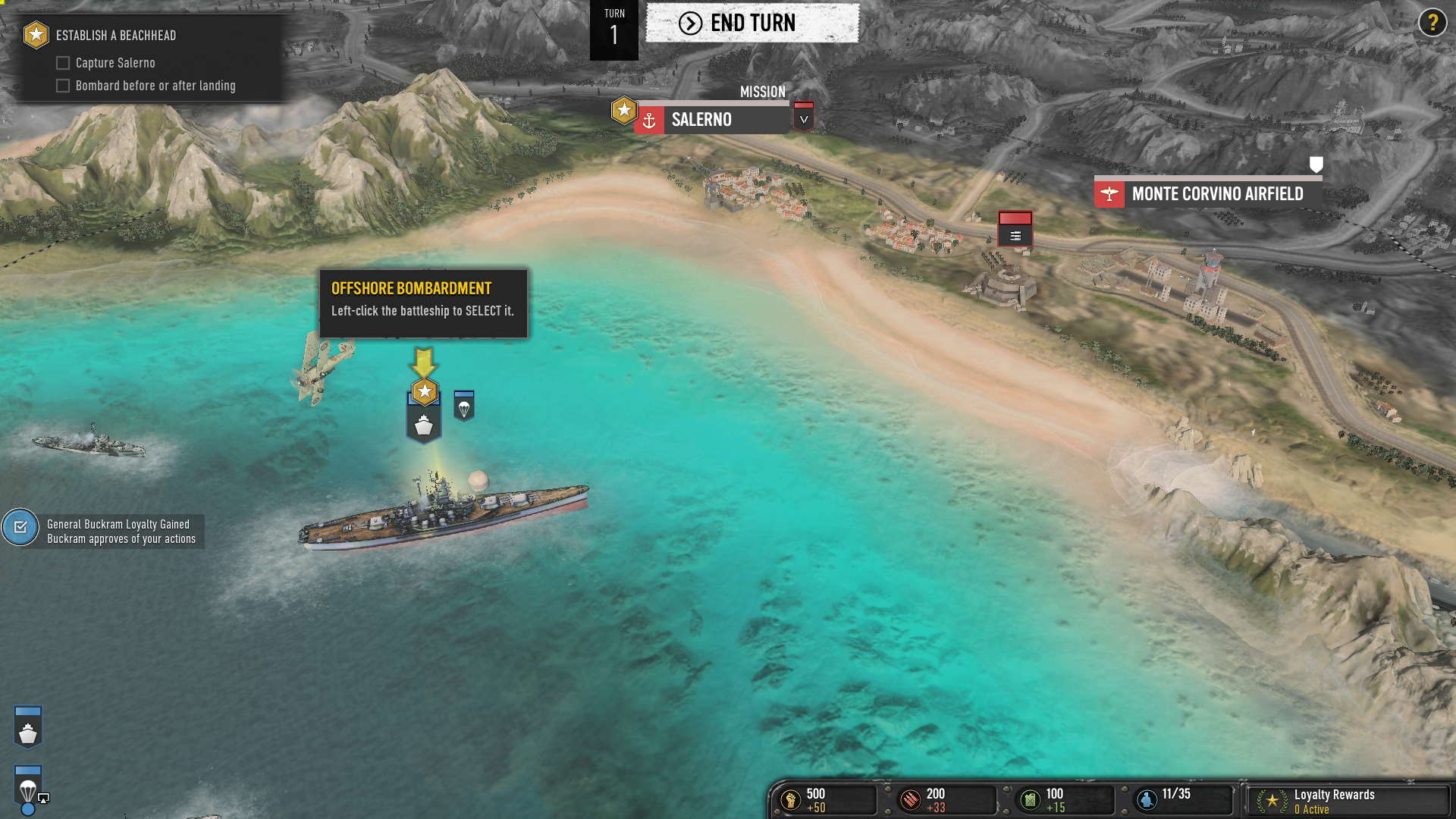Choose the parachute icon in the bottom-left unit list
The image size is (1456, 819).
coord(28,787)
